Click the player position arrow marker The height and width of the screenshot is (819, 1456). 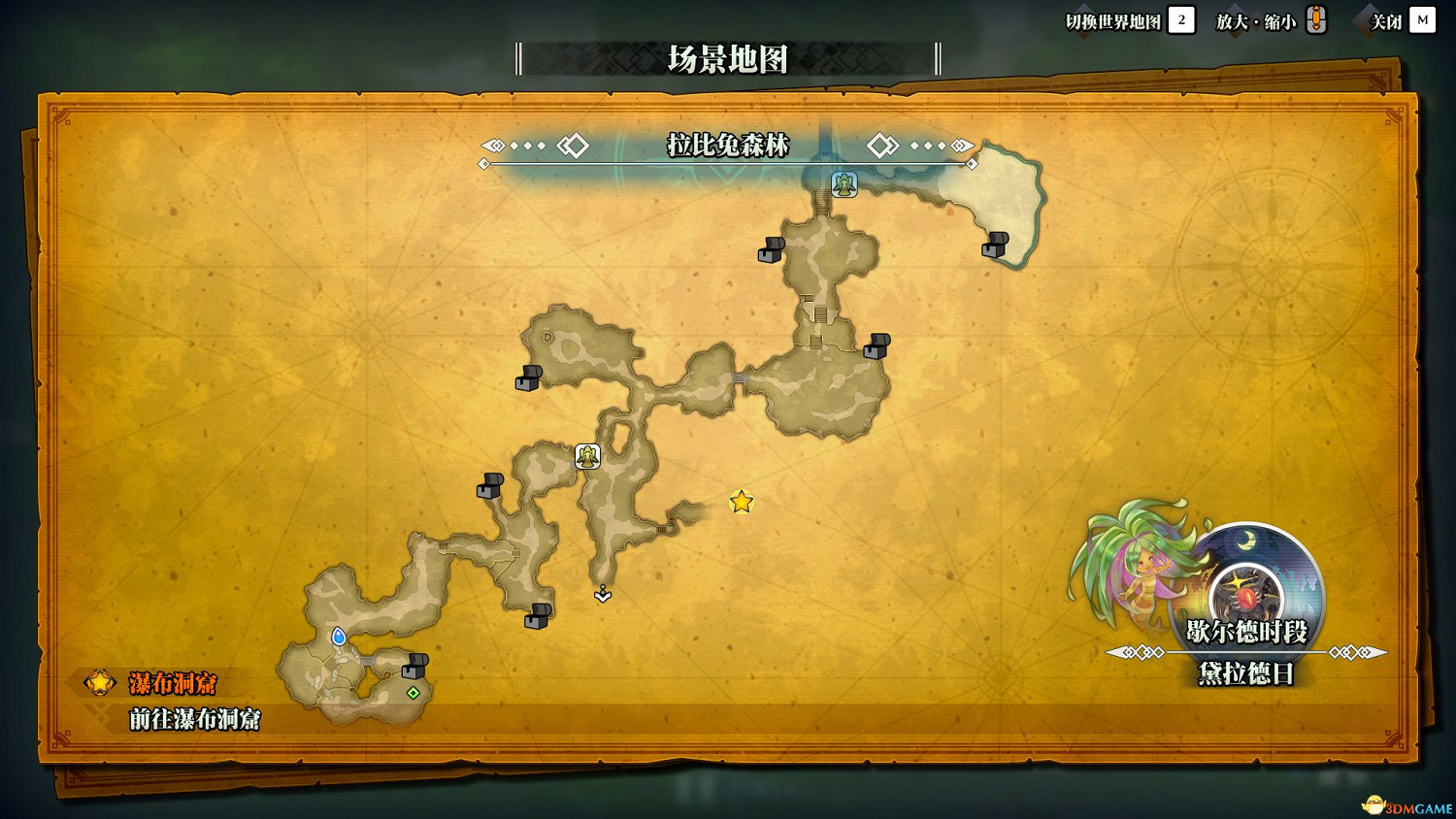603,594
